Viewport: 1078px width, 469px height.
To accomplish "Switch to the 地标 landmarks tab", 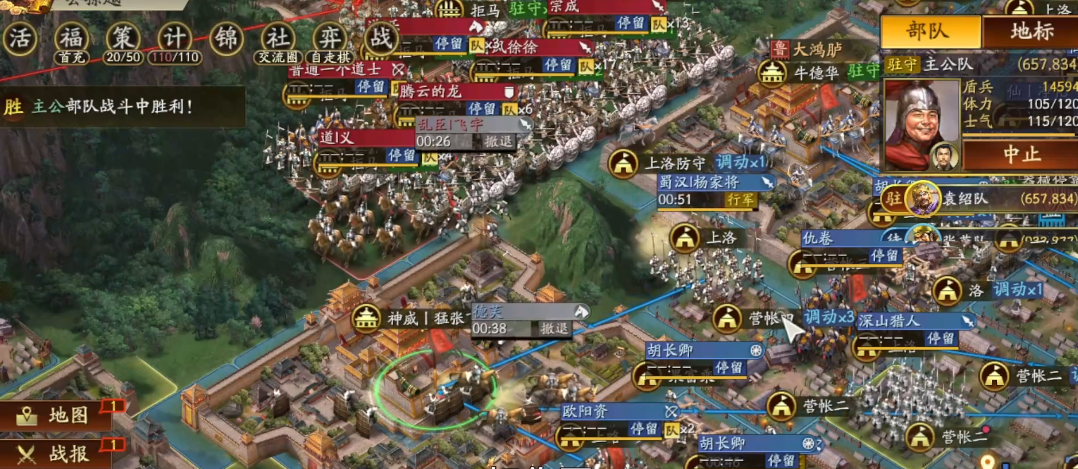I will pyautogui.click(x=1031, y=31).
